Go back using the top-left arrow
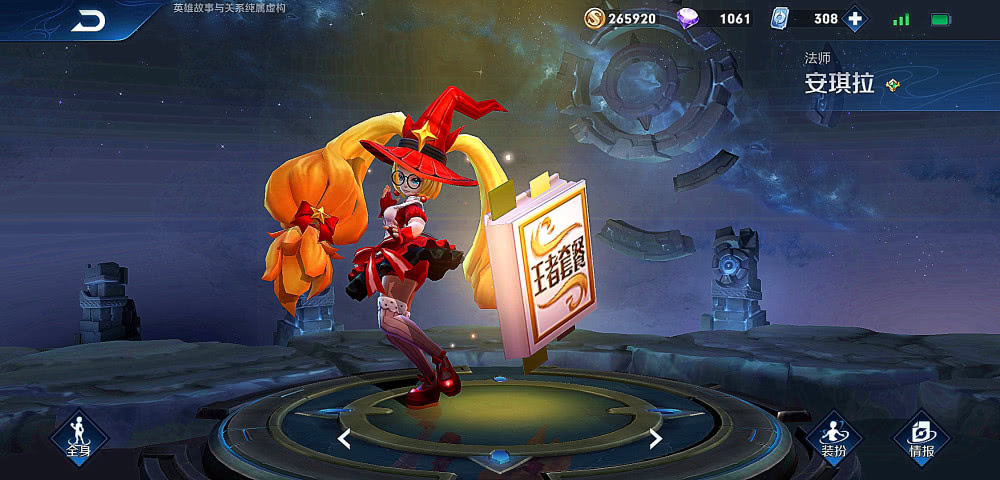Viewport: 1000px width, 480px height. click(88, 21)
